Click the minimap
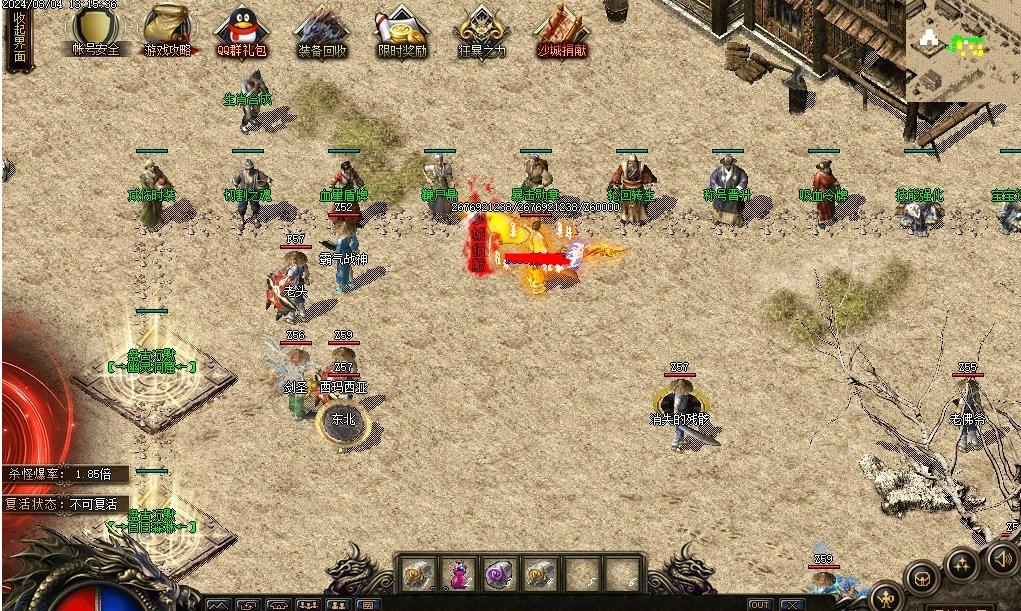This screenshot has width=1021, height=611. tap(962, 48)
